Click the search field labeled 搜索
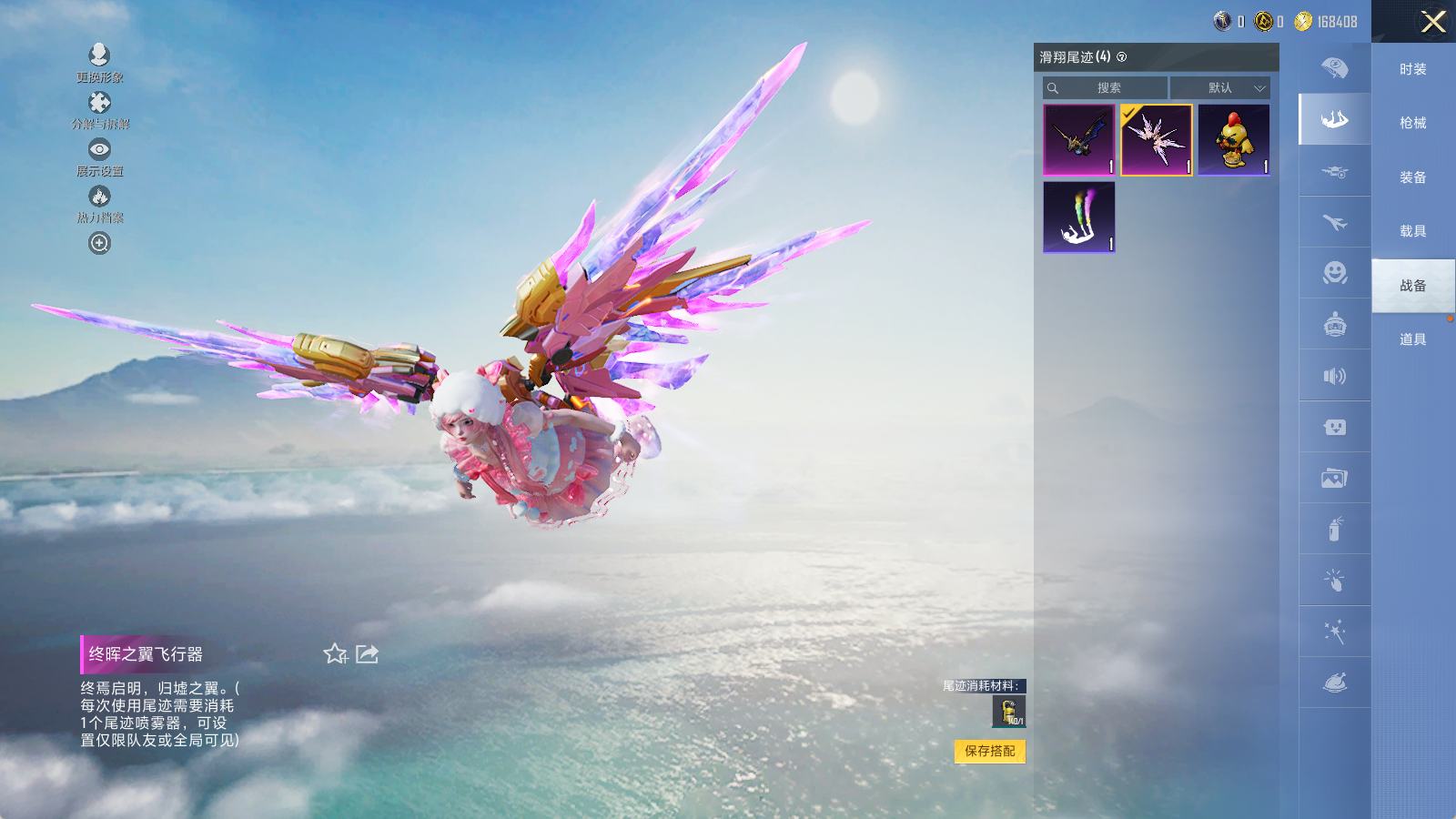Image resolution: width=1456 pixels, height=819 pixels. 1107,88
